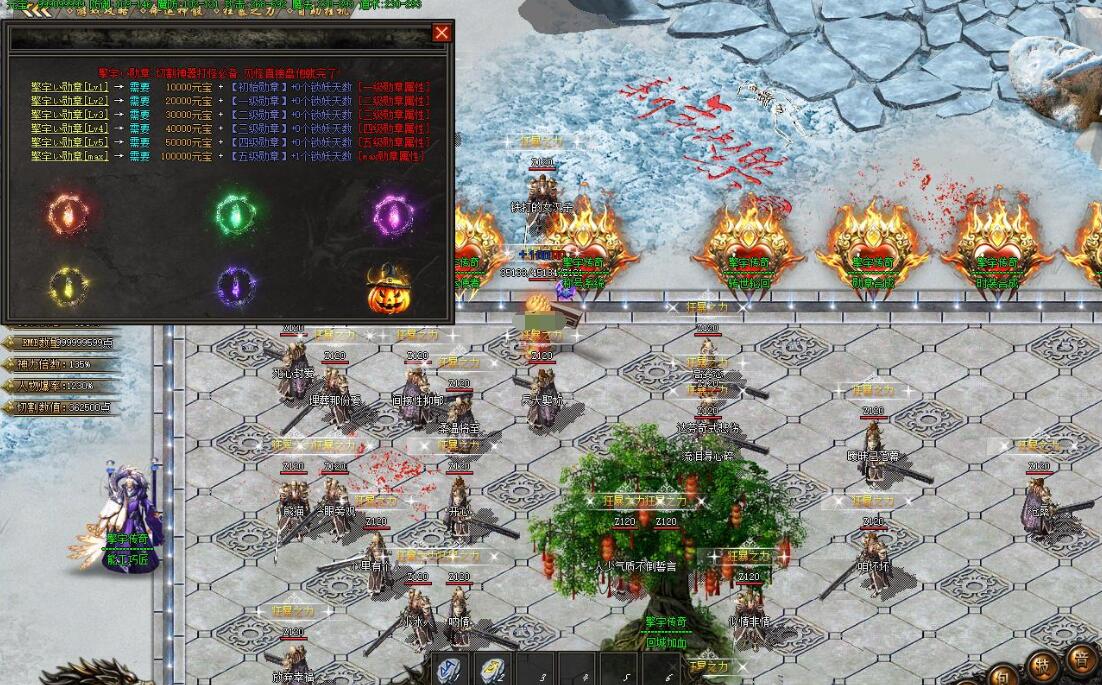The width and height of the screenshot is (1102, 685).
Task: Use the rune stone in hotbar slot 1
Action: point(450,671)
